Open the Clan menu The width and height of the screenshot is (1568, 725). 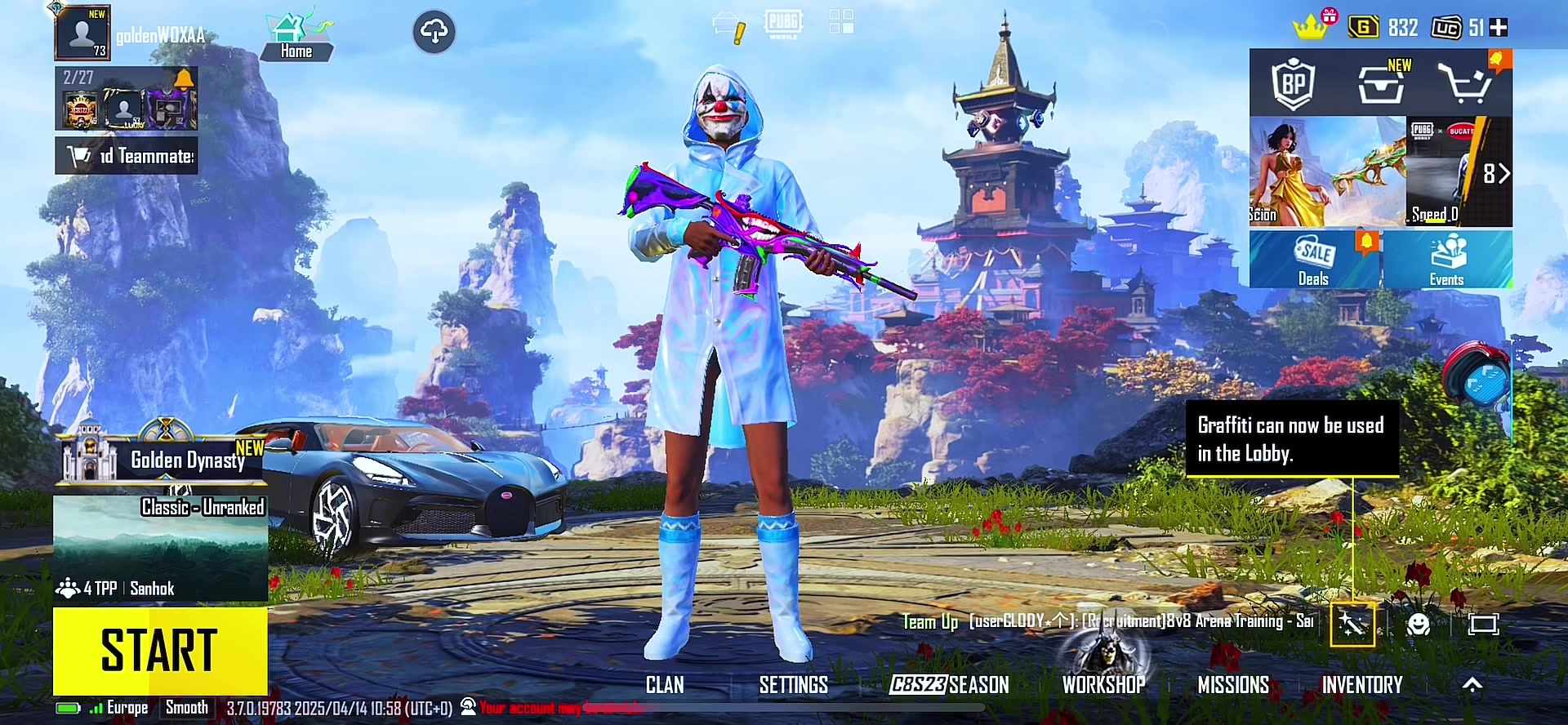665,685
